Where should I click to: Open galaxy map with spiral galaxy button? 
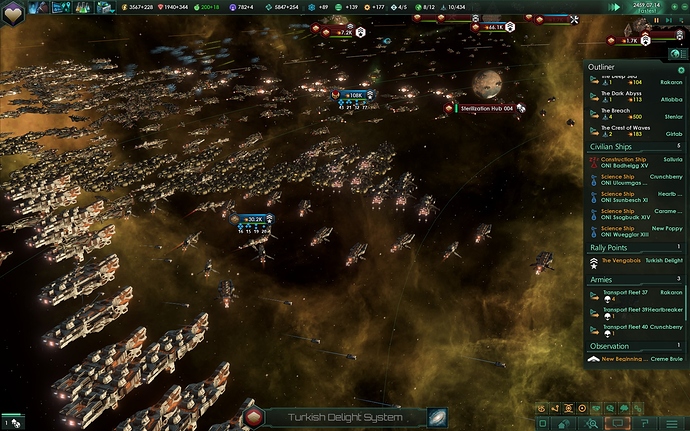[x=437, y=417]
